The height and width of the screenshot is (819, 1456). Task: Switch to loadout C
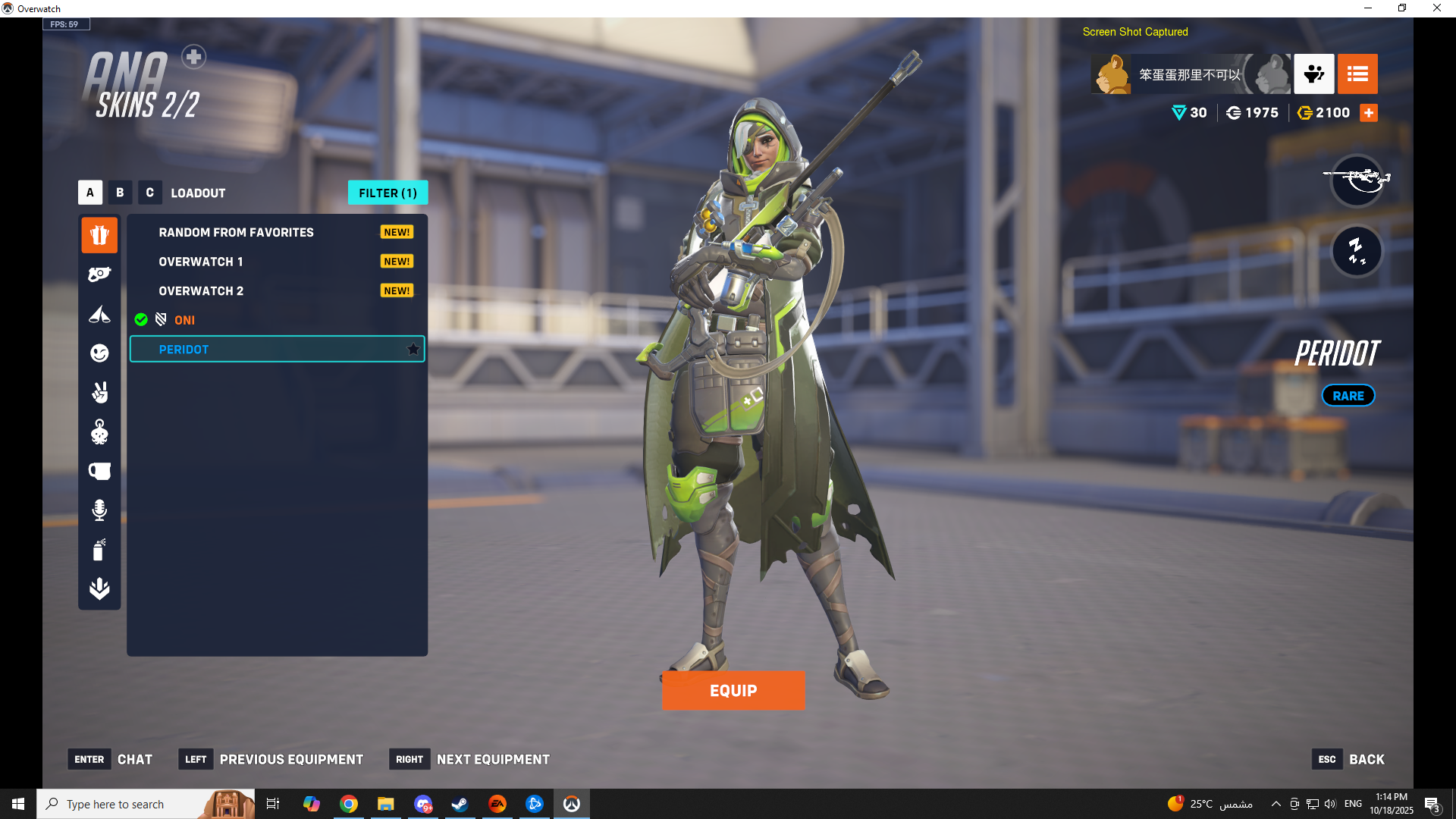click(x=149, y=193)
